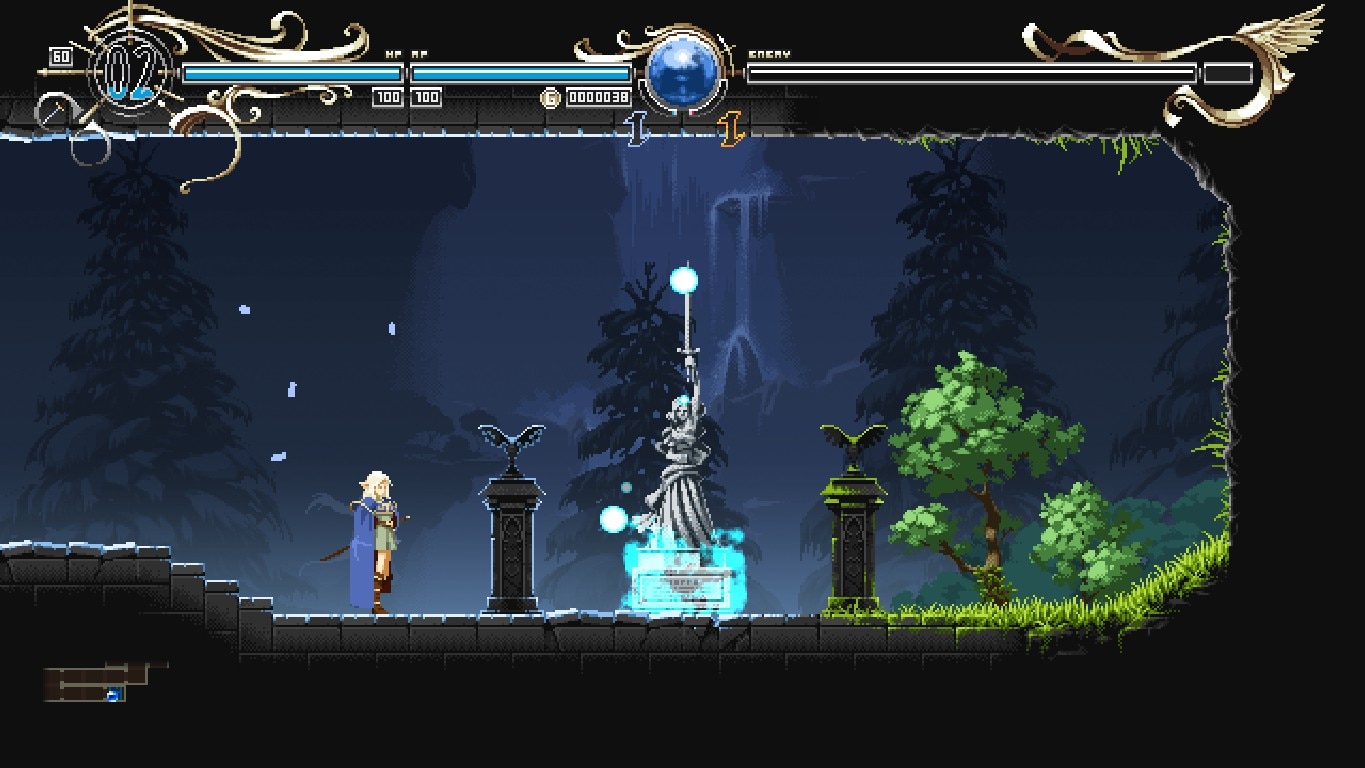Click the gold coin currency icon
The image size is (1365, 768).
(548, 97)
